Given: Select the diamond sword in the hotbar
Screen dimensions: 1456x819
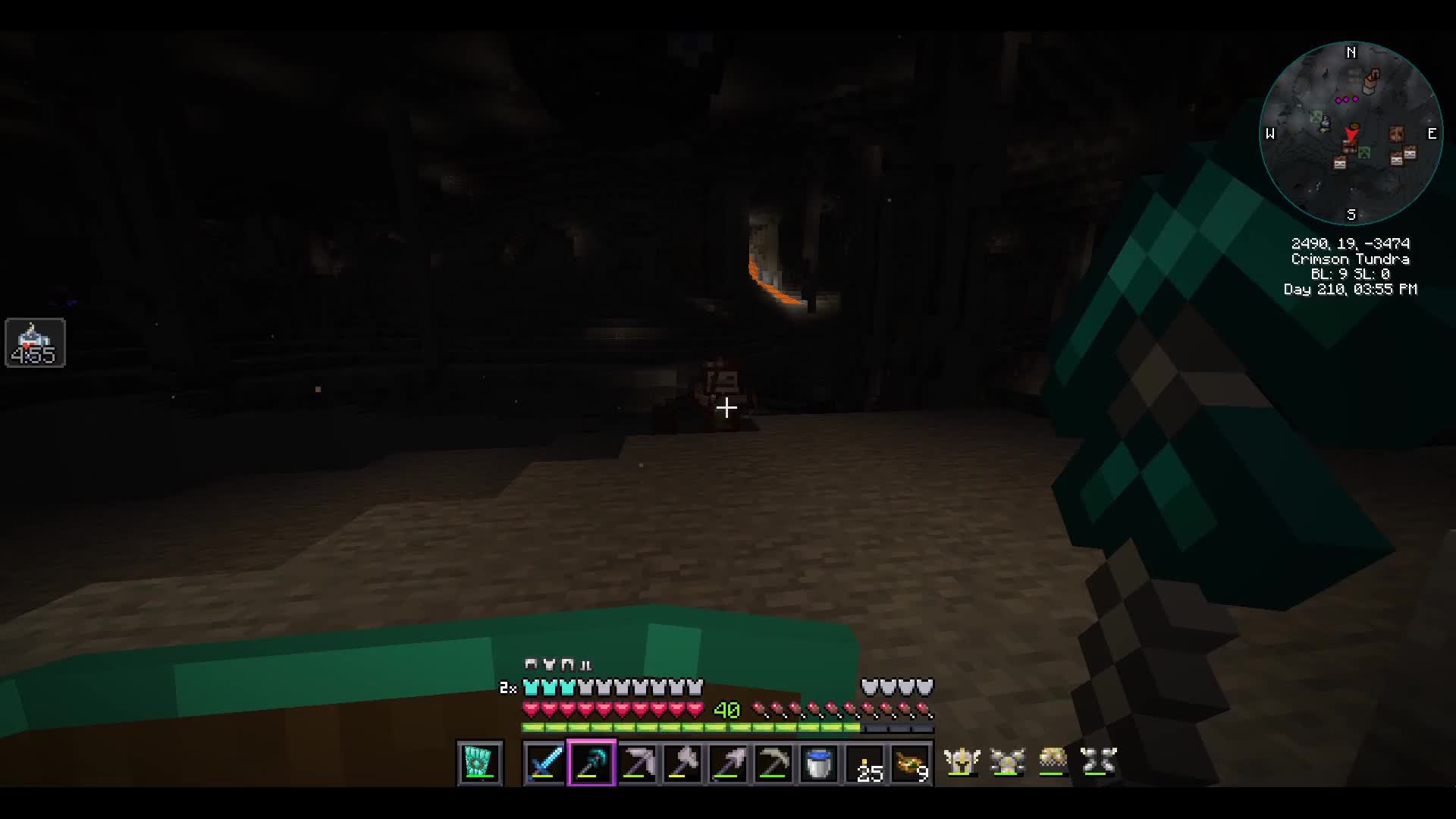Looking at the screenshot, I should point(544,764).
